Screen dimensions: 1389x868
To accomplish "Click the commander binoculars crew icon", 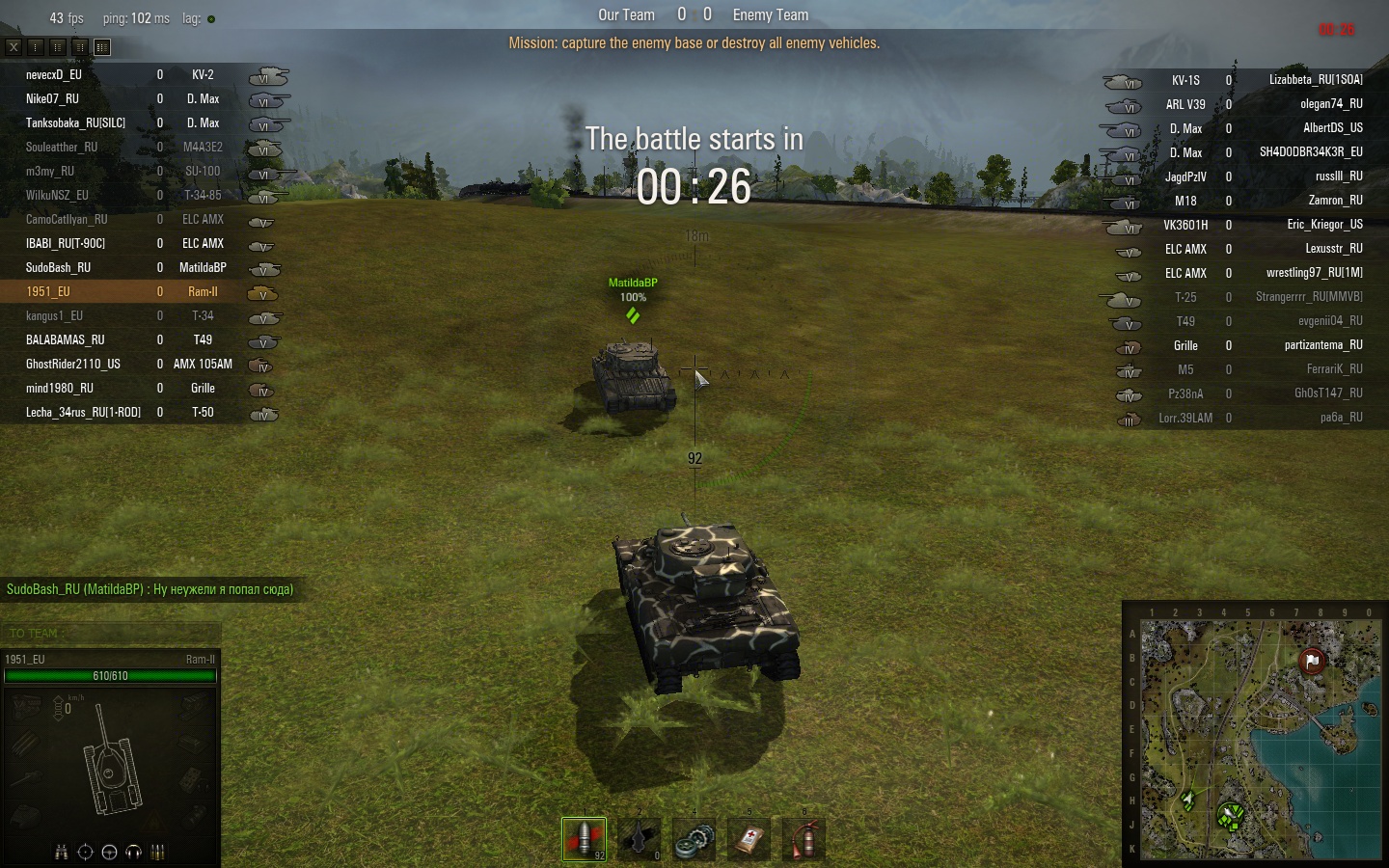I will [62, 852].
